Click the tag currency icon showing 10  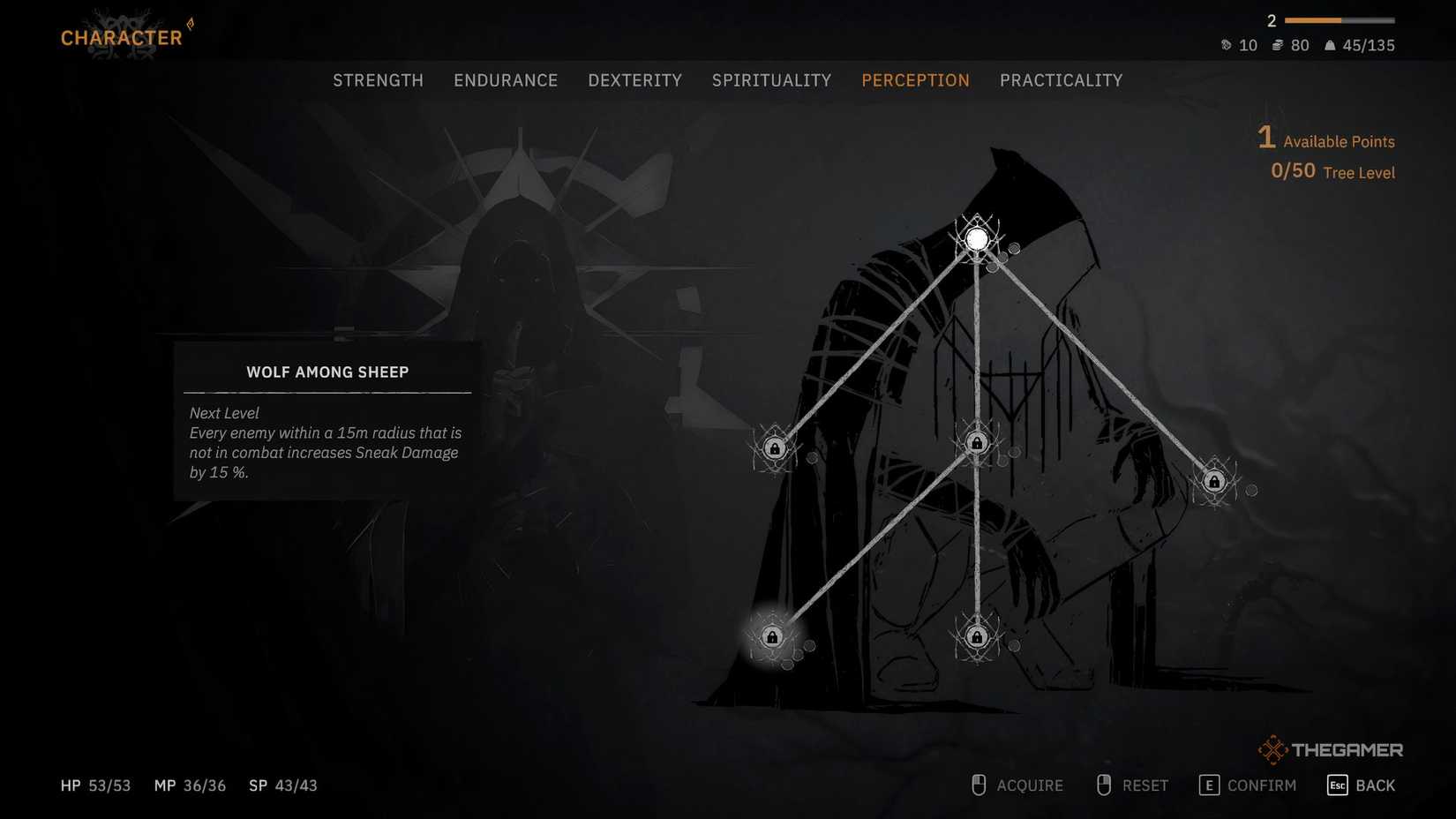1227,45
